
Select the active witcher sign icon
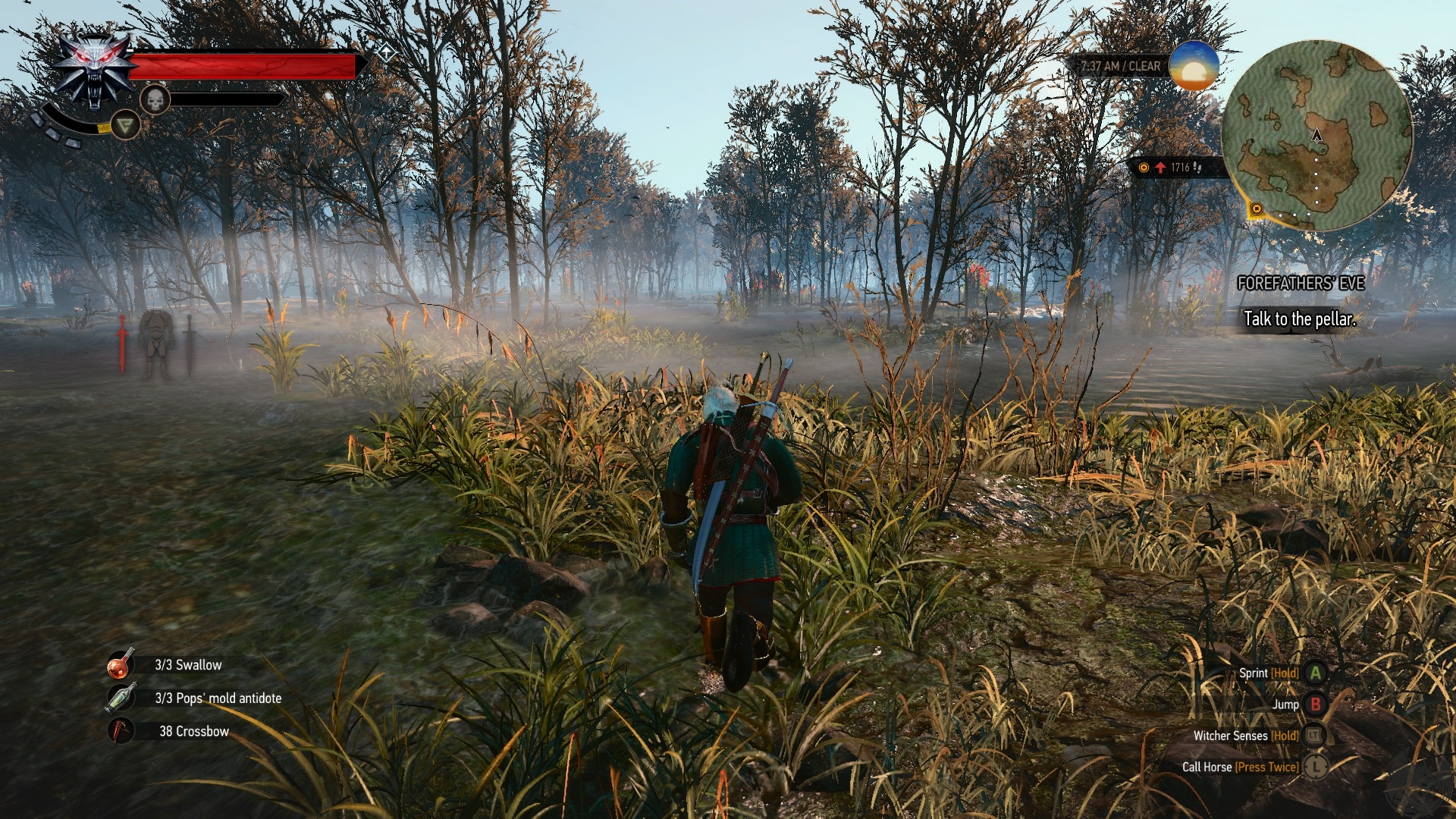125,124
